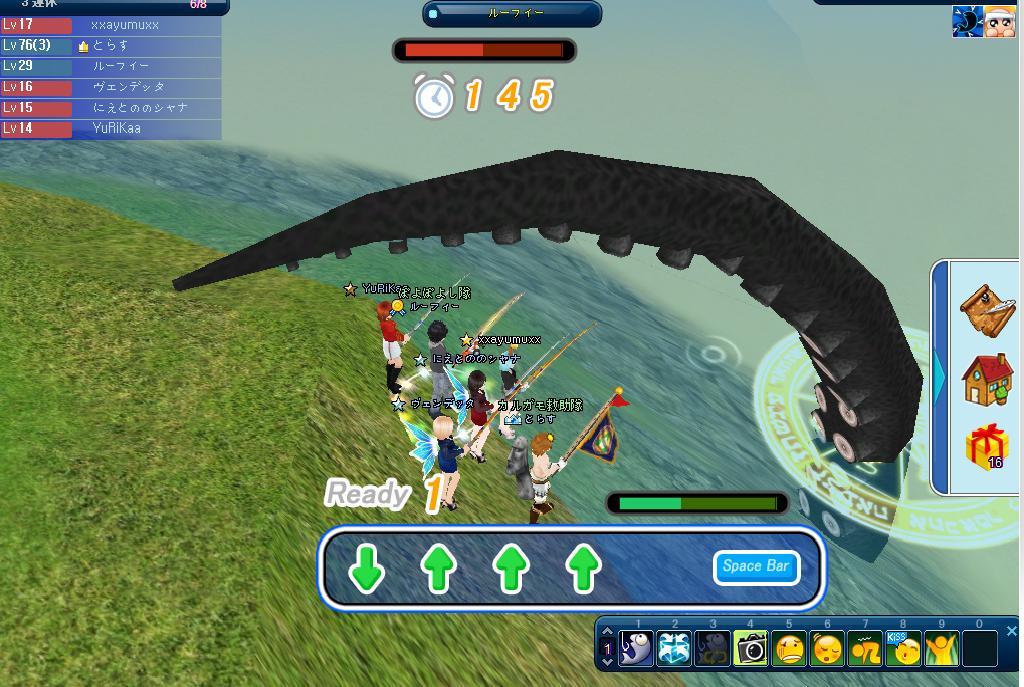Screen dimensions: 1024x687
Task: Open the gift box showing 16
Action: 987,446
